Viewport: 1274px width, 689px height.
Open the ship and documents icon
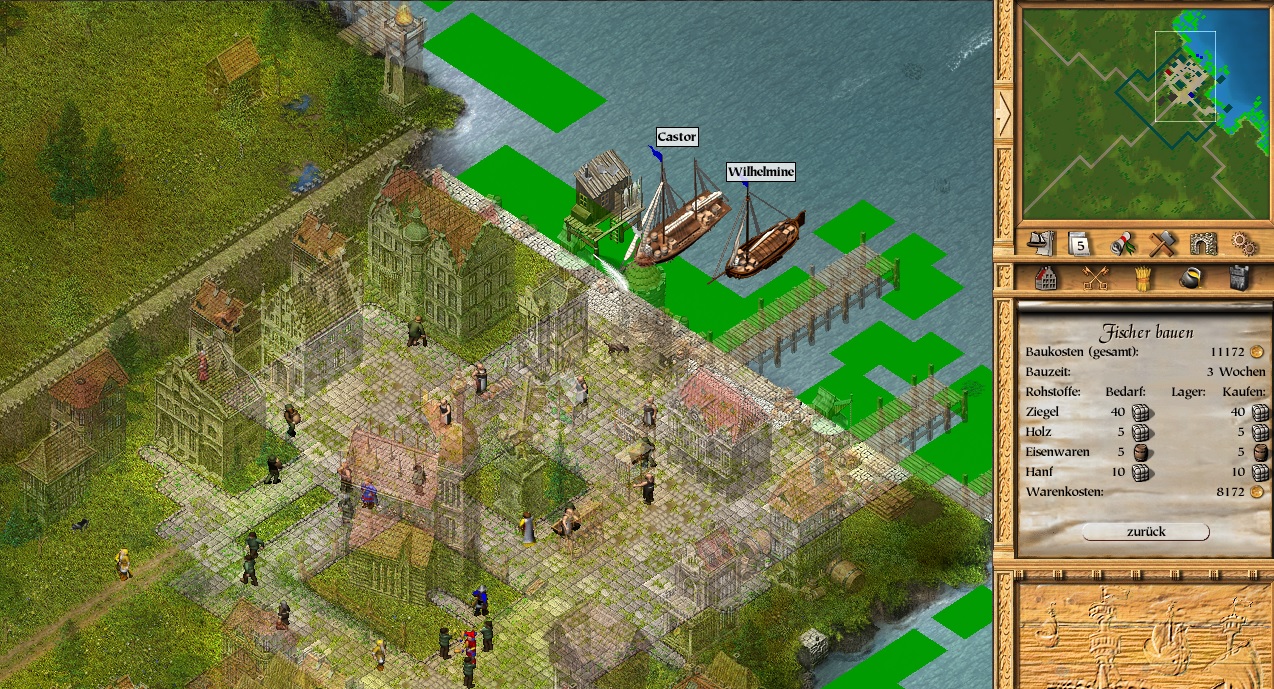pos(1042,243)
